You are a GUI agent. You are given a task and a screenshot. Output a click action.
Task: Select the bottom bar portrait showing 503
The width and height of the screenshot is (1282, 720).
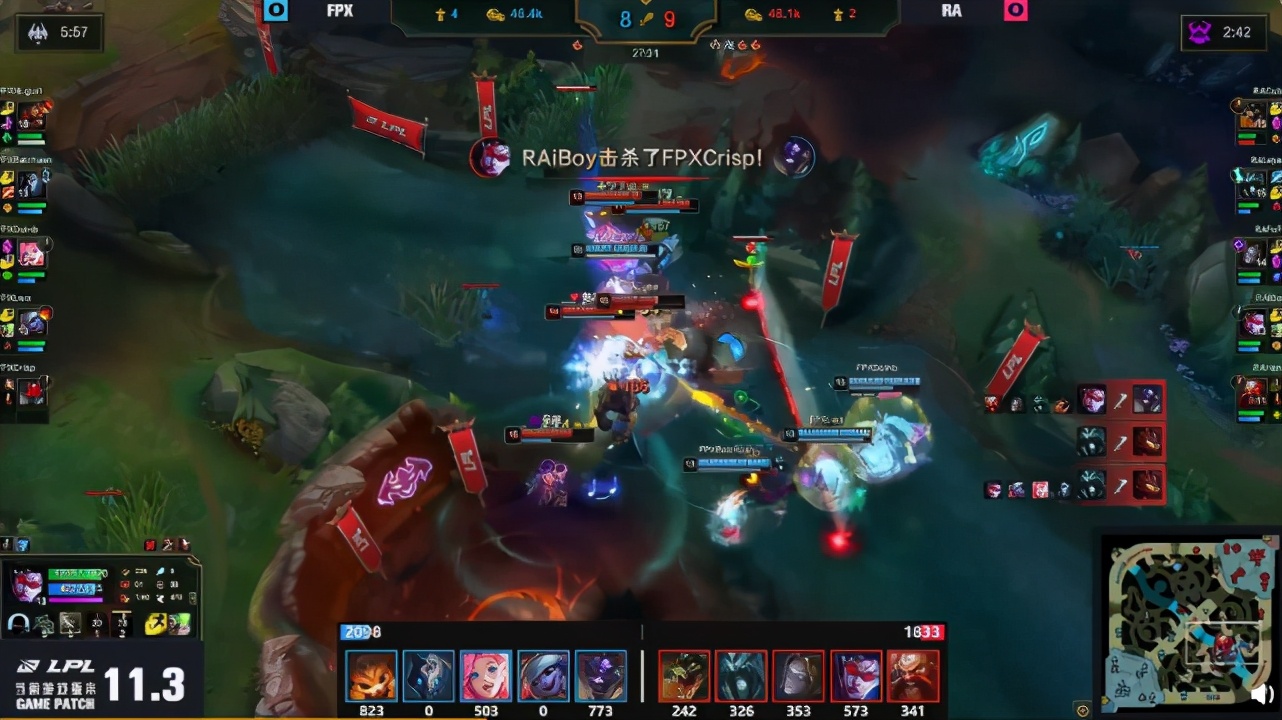[486, 676]
